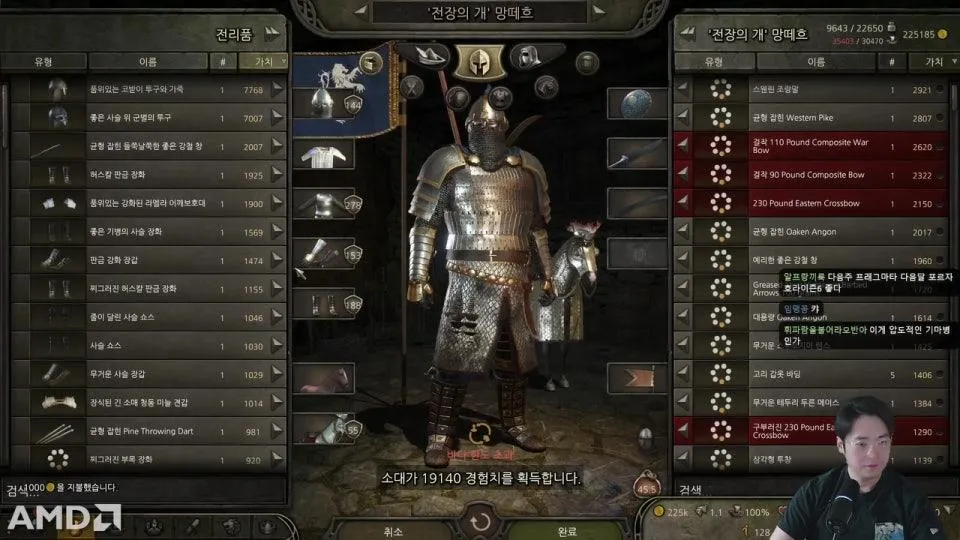Sort the loot list by 이름 name
This screenshot has width=960, height=540.
click(150, 61)
